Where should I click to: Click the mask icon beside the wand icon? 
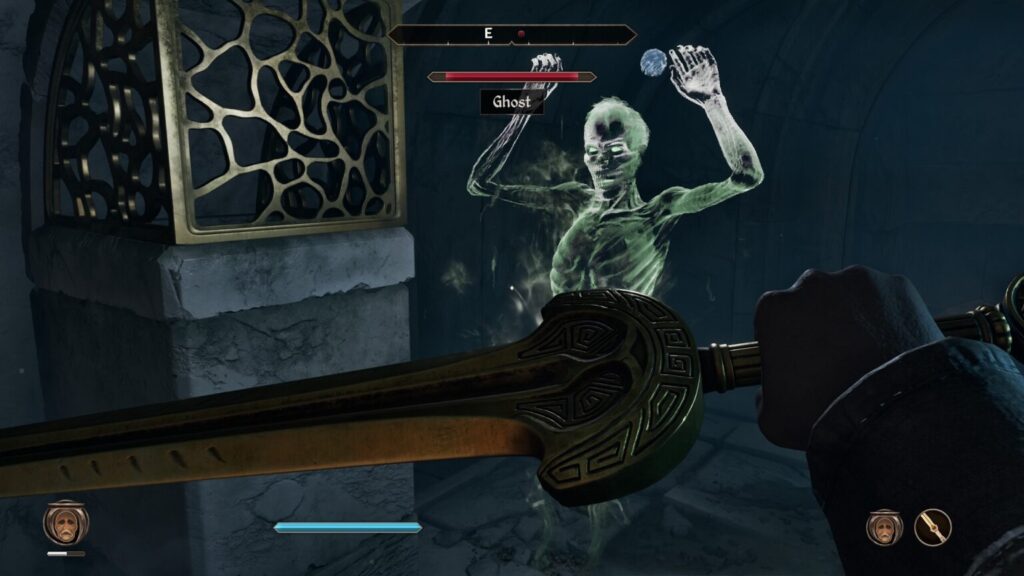coord(884,526)
